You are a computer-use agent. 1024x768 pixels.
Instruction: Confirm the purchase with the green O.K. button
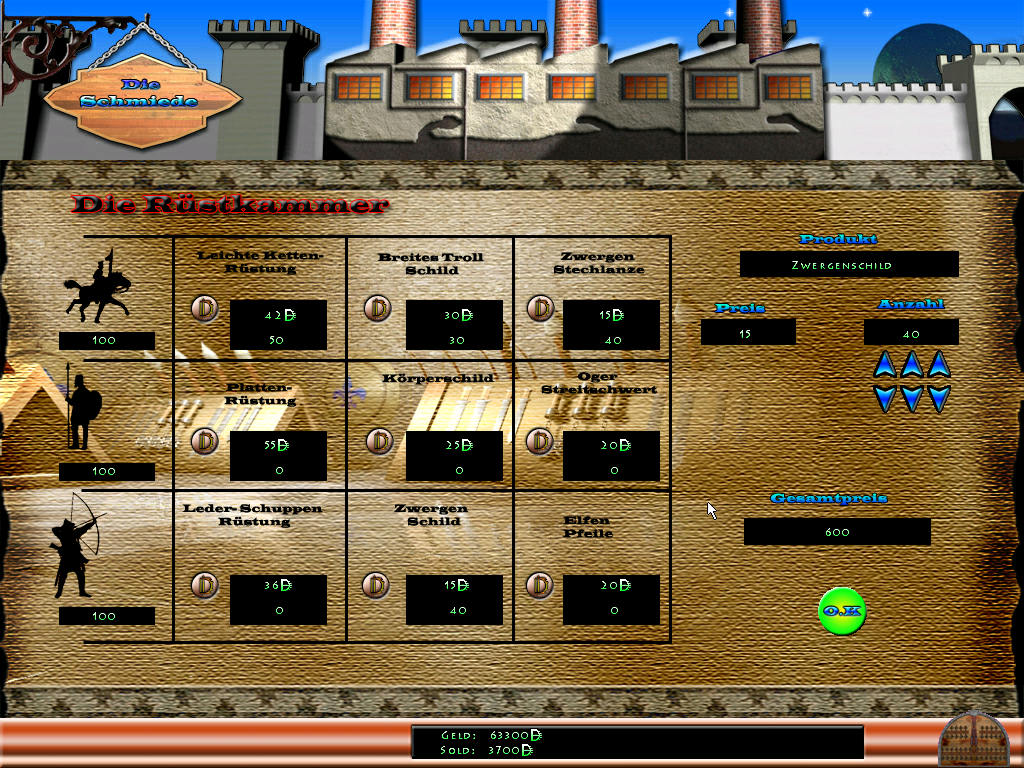(841, 611)
